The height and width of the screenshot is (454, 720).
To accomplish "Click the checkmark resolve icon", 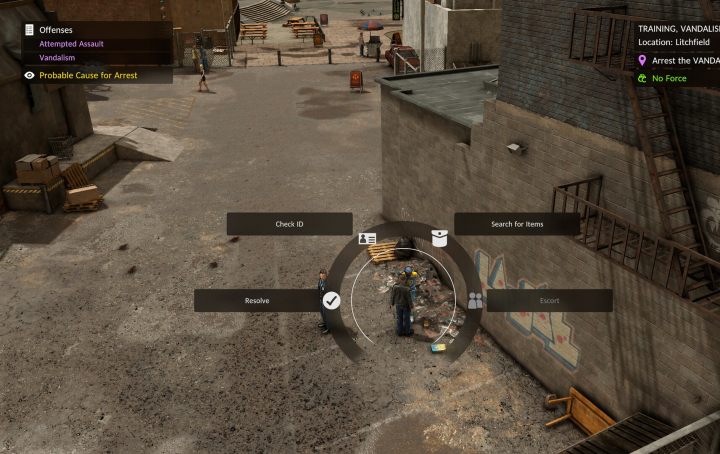I will coord(332,299).
